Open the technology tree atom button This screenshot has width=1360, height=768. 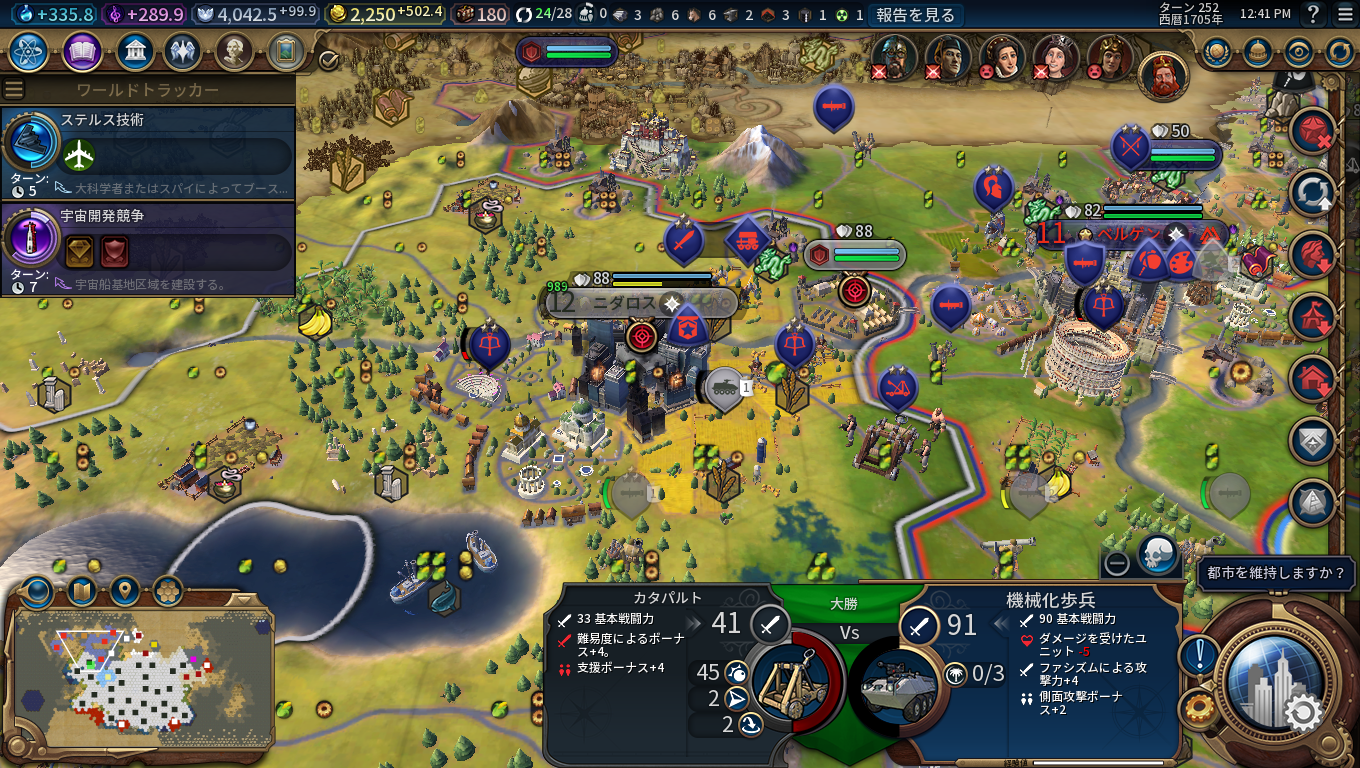[x=29, y=51]
